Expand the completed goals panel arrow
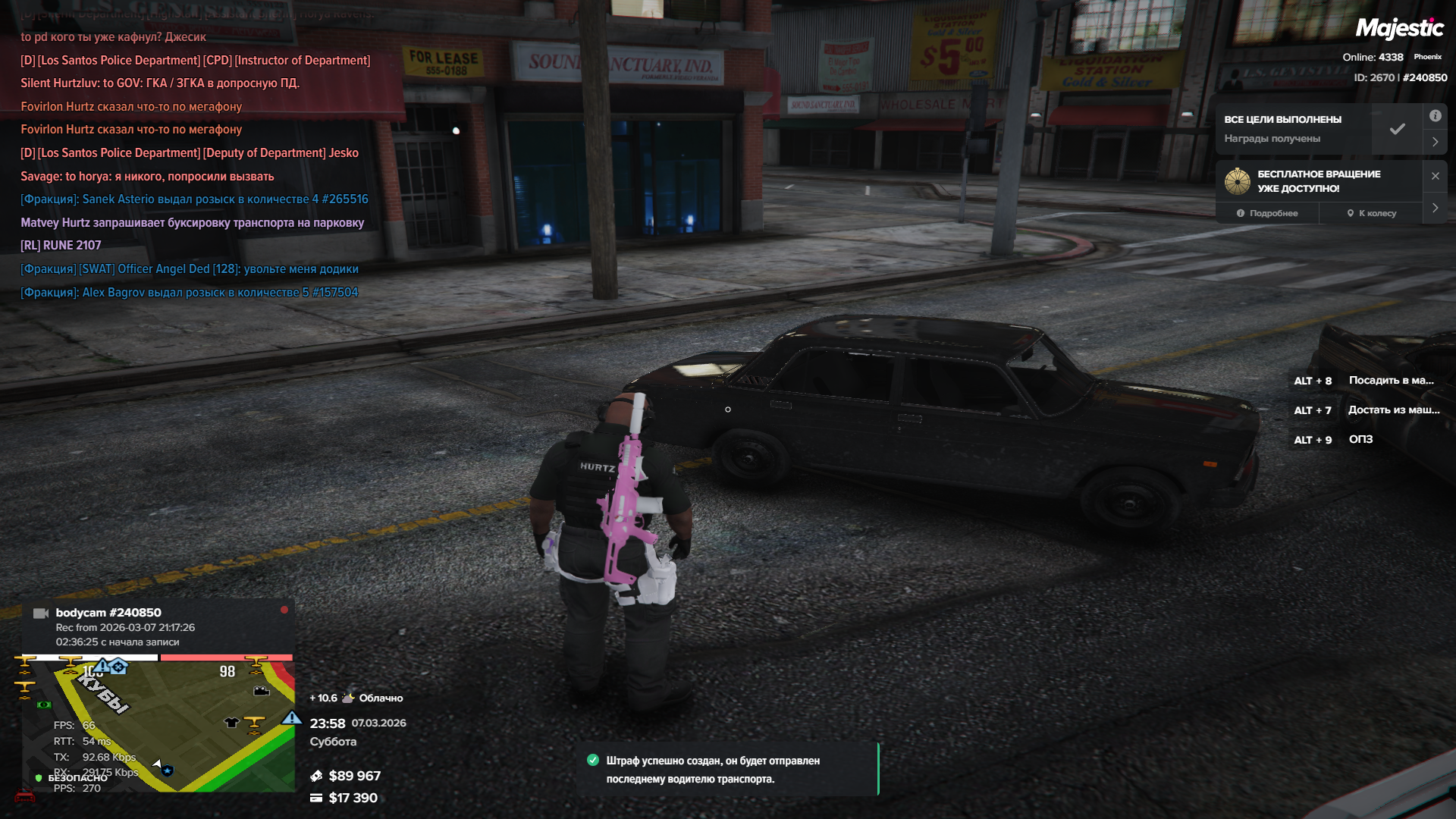 tap(1435, 142)
